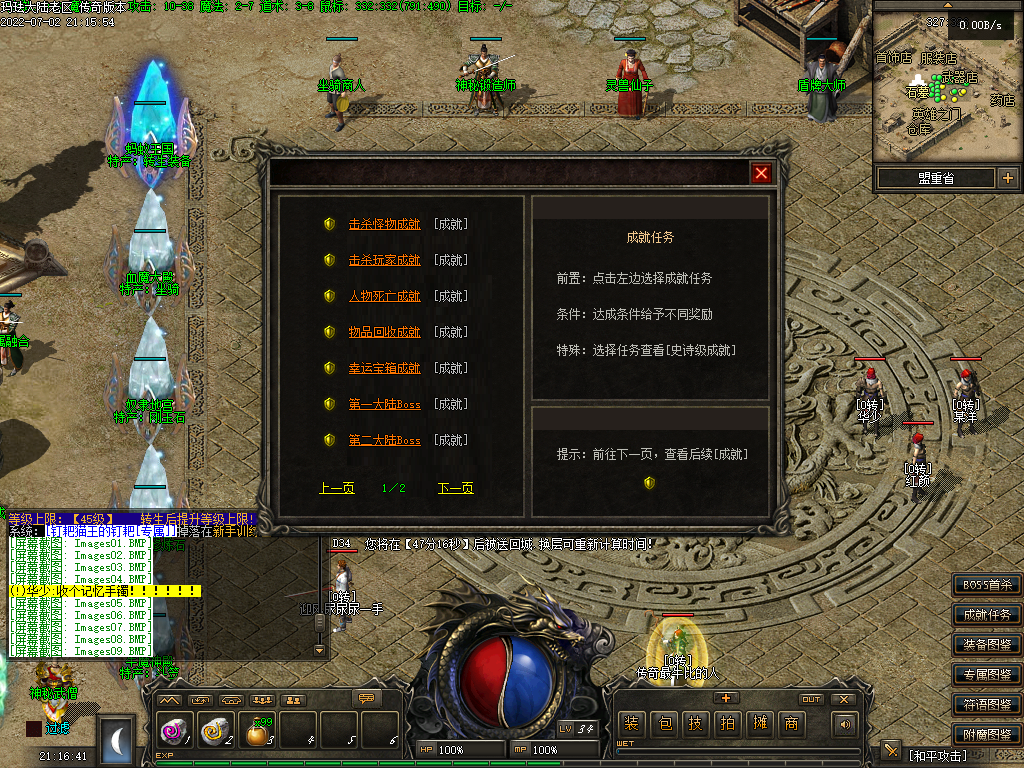Use the golden apple in hotbar slot 3
The image size is (1024, 768).
click(x=259, y=734)
